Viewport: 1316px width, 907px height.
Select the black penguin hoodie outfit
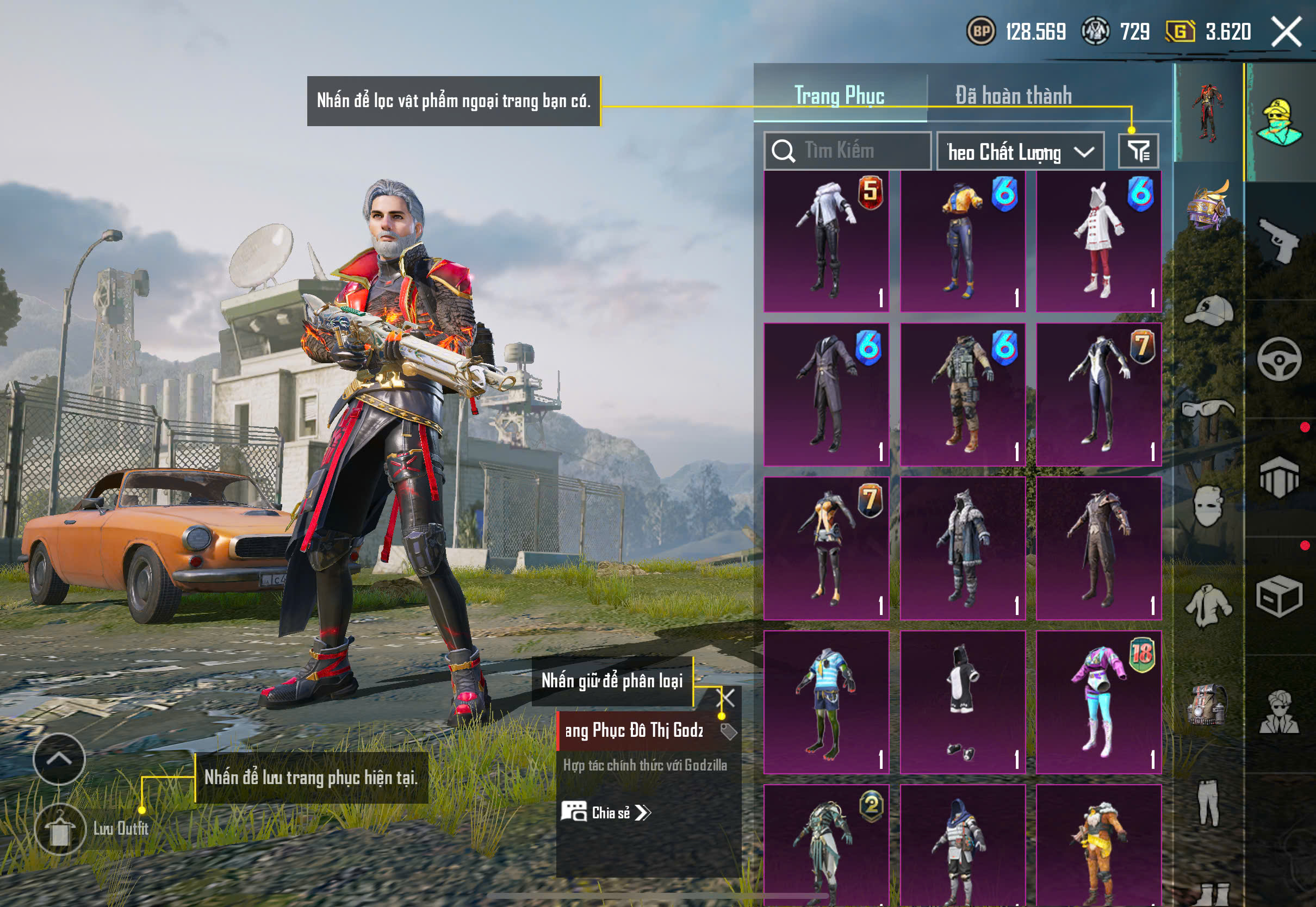point(963,703)
